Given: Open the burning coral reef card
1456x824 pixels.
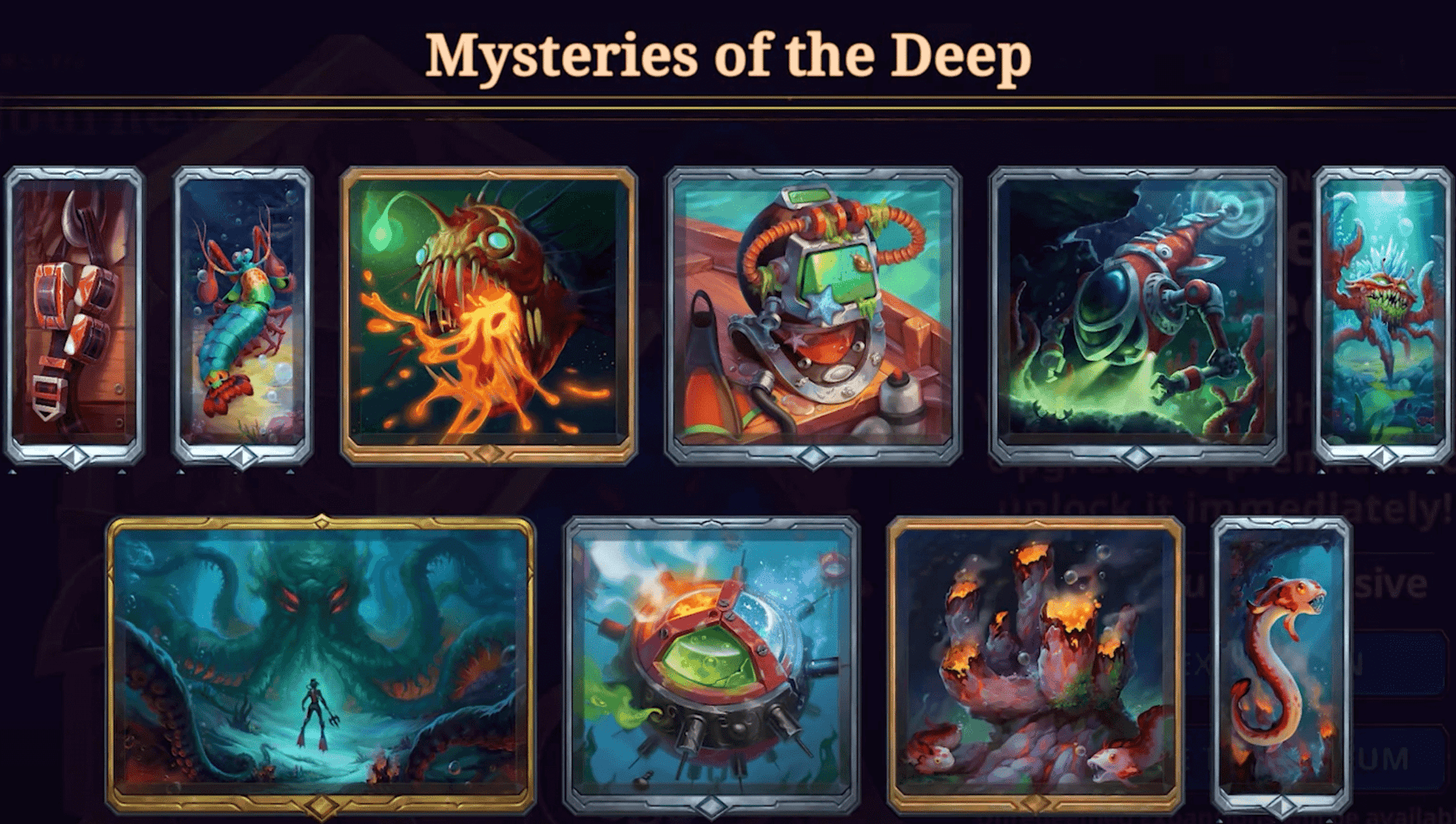Looking at the screenshot, I should pos(1036,661).
